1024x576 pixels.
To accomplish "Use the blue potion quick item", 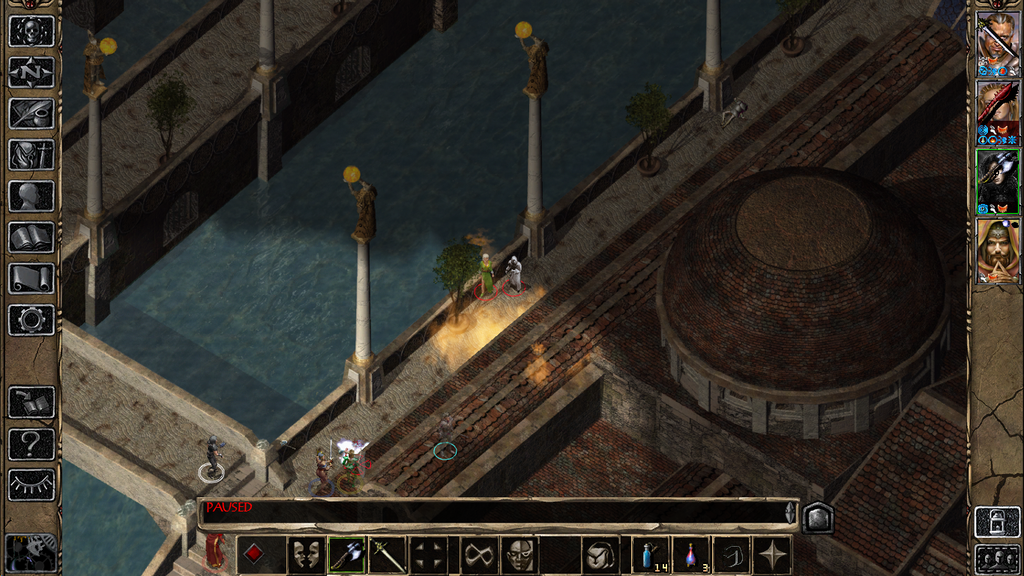I will tap(650, 555).
